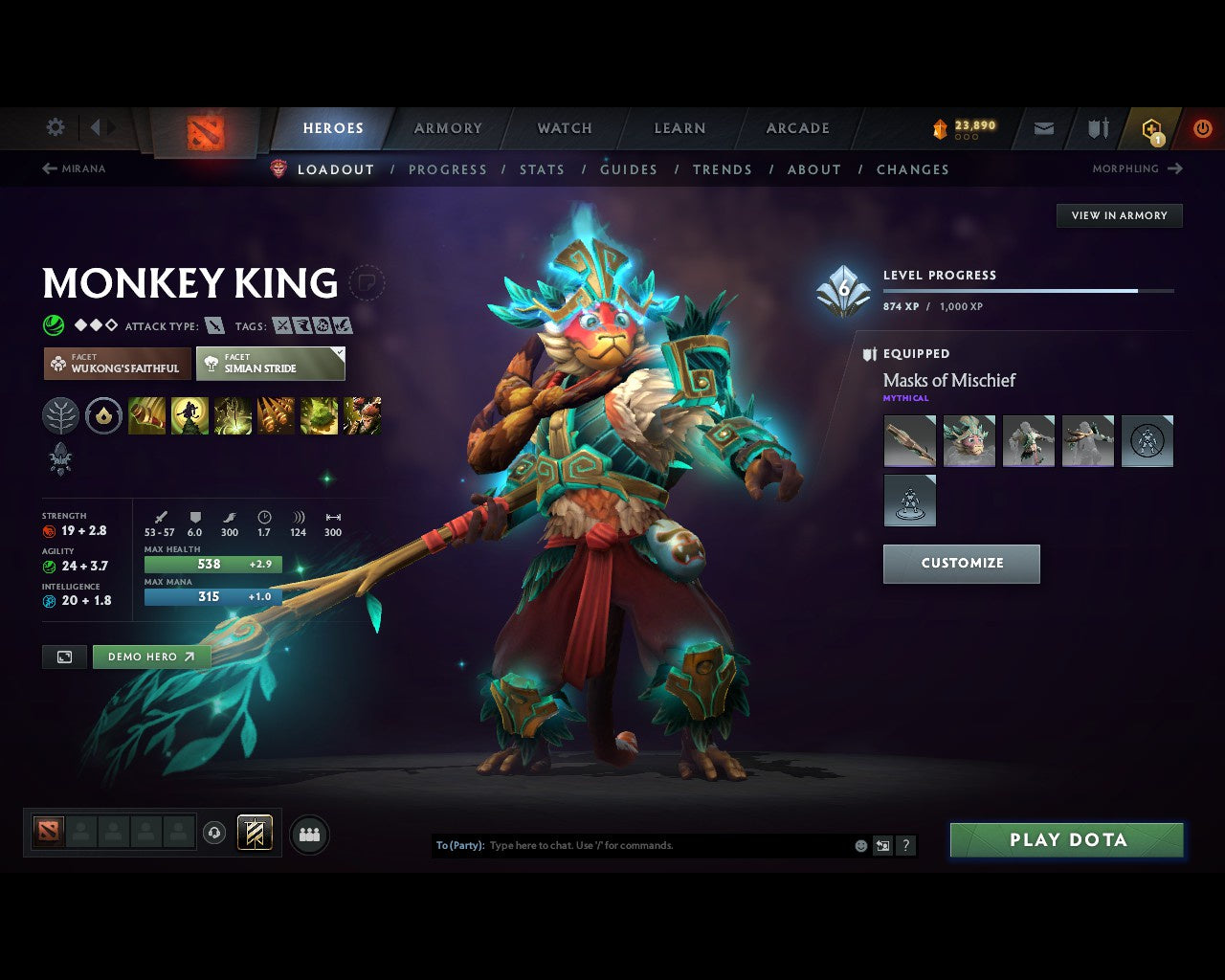
Task: Click the settings gear icon
Action: (x=55, y=126)
